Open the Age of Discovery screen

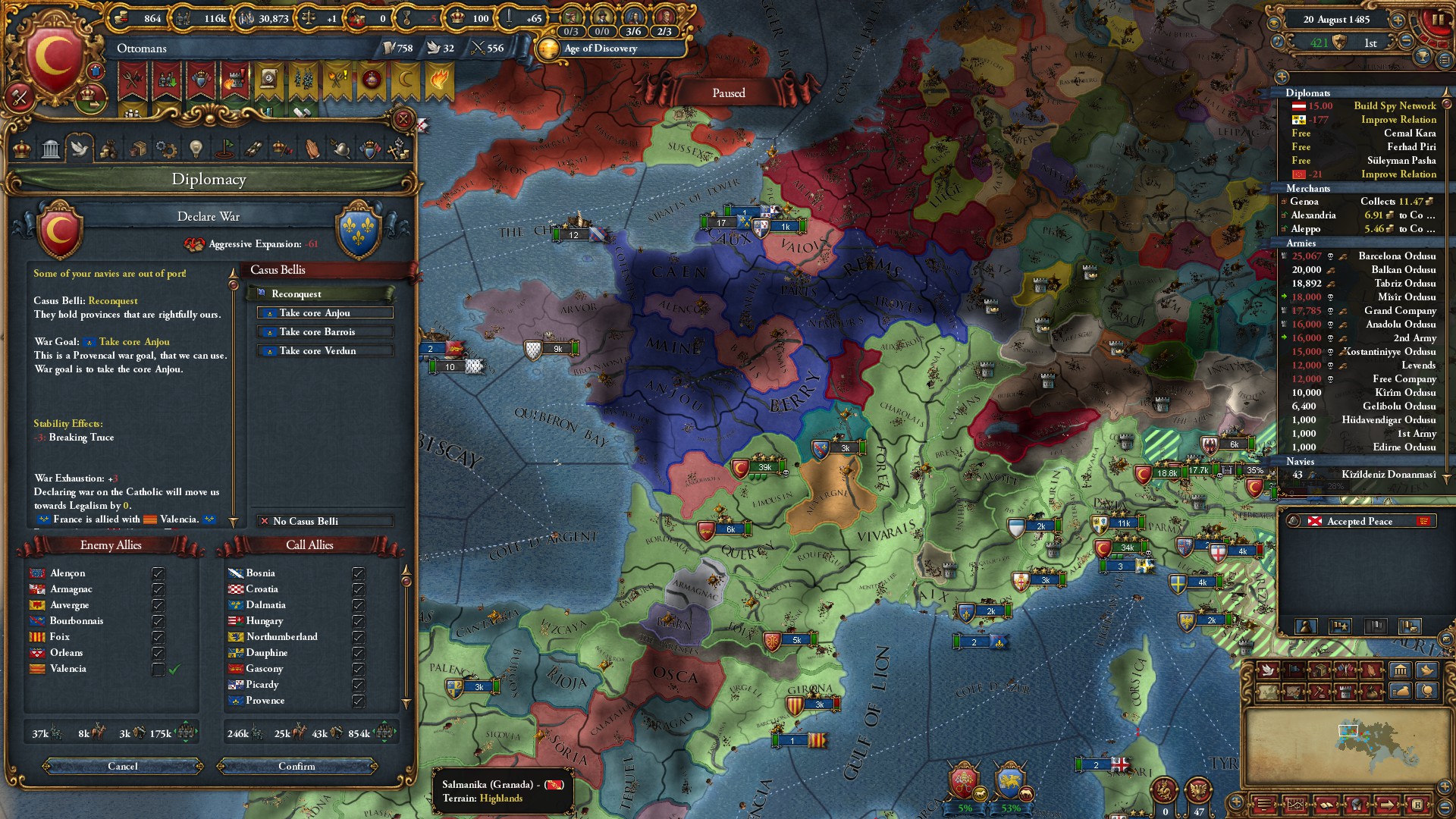pyautogui.click(x=600, y=48)
